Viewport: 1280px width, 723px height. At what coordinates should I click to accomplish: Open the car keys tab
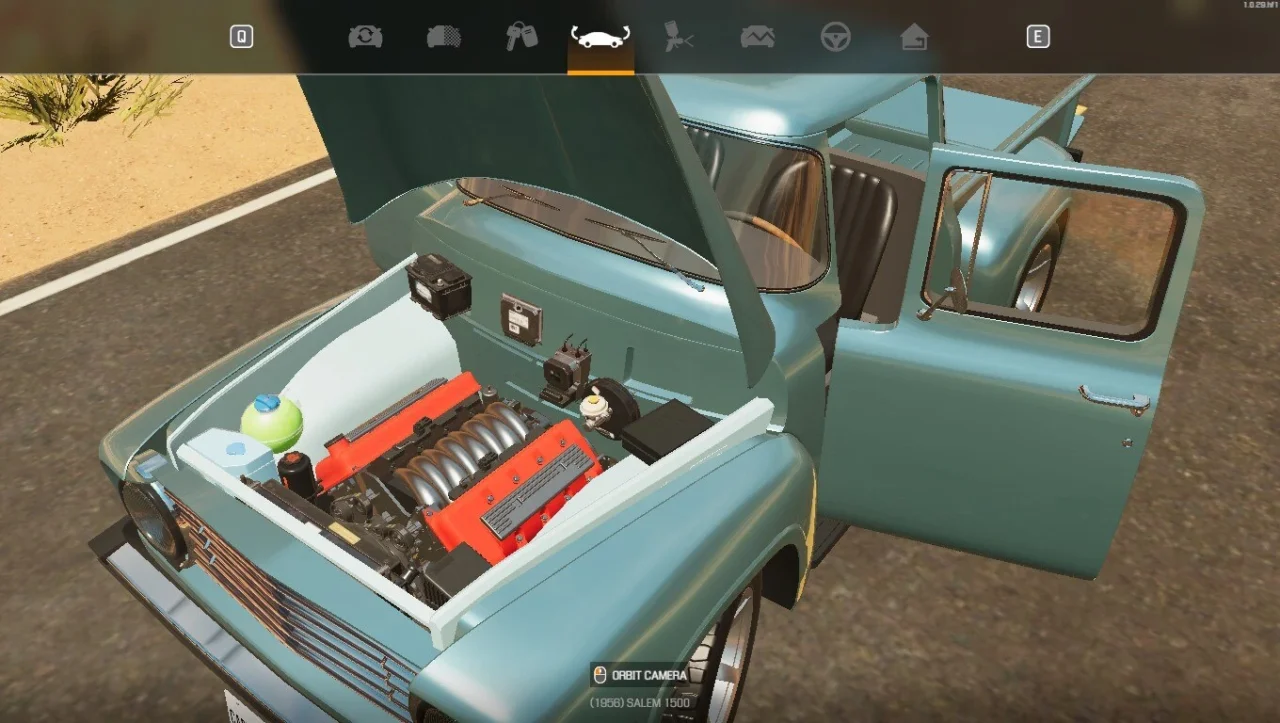coord(521,37)
